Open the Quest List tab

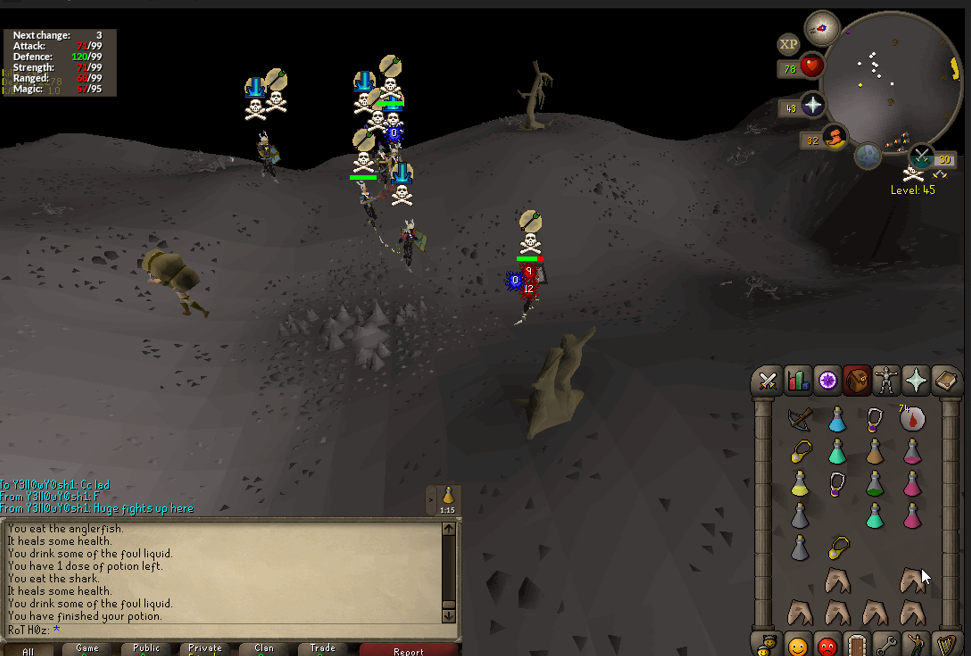pos(828,380)
